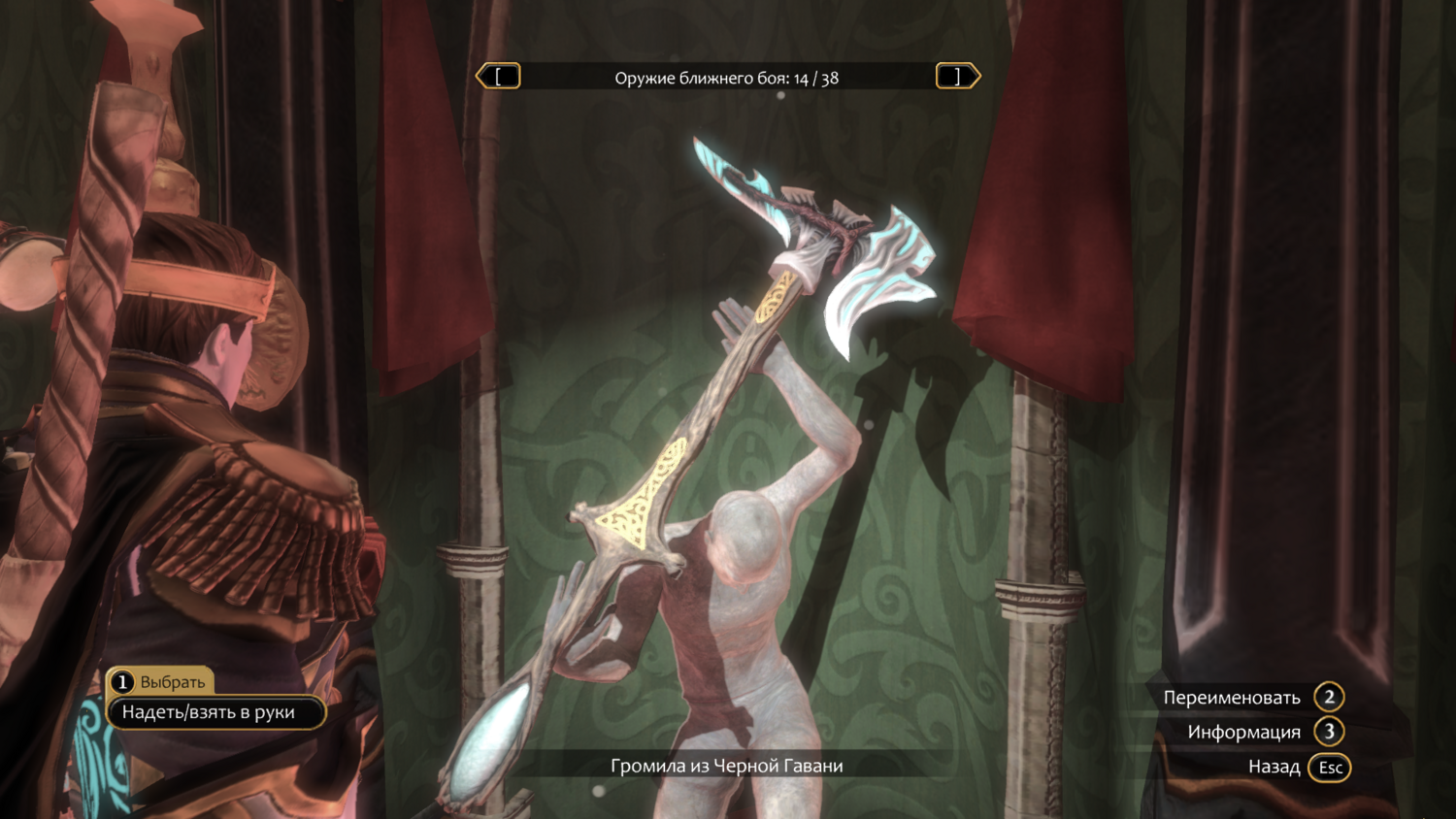Show the previous melee weapon with left arrow
This screenshot has height=819, width=1456.
tap(498, 77)
